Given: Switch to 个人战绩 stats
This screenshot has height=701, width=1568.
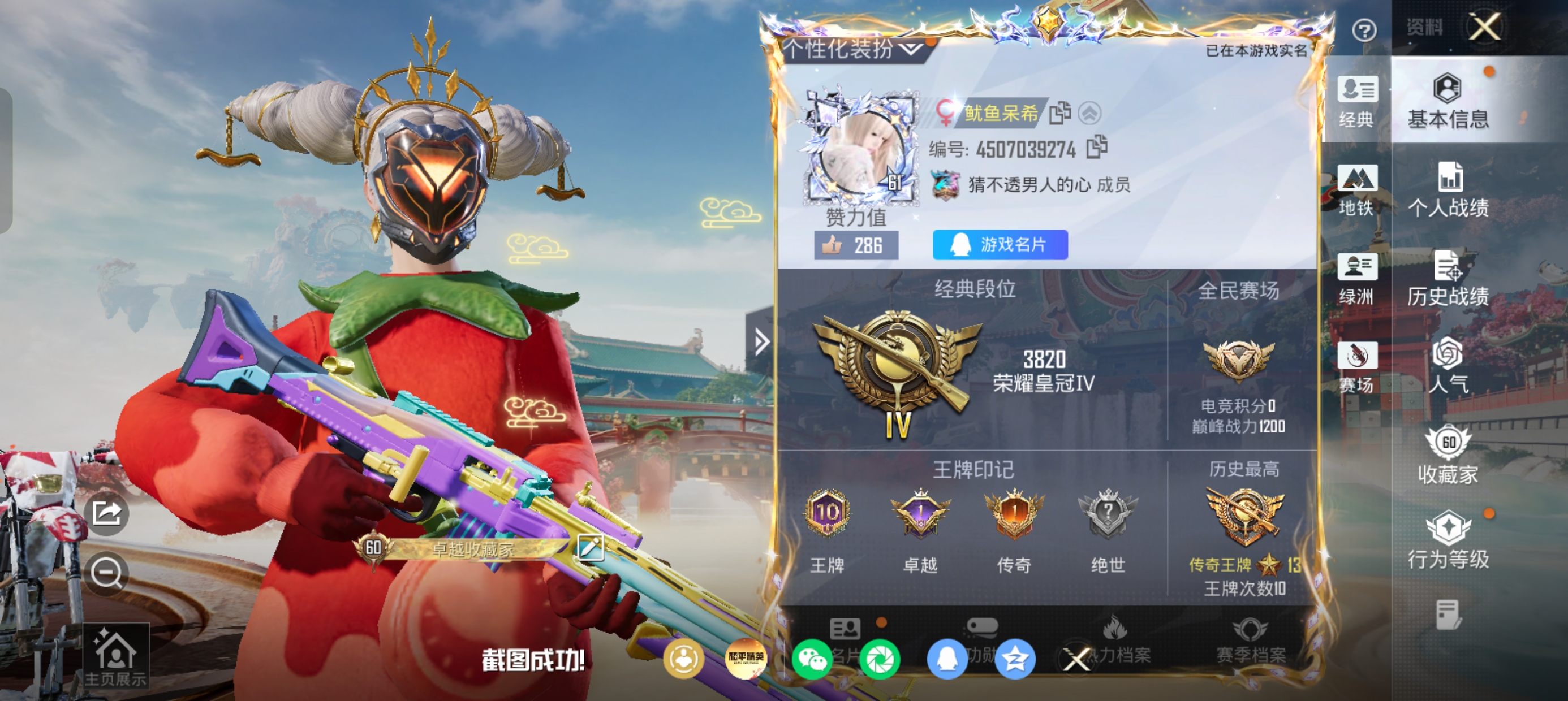Looking at the screenshot, I should [1448, 190].
